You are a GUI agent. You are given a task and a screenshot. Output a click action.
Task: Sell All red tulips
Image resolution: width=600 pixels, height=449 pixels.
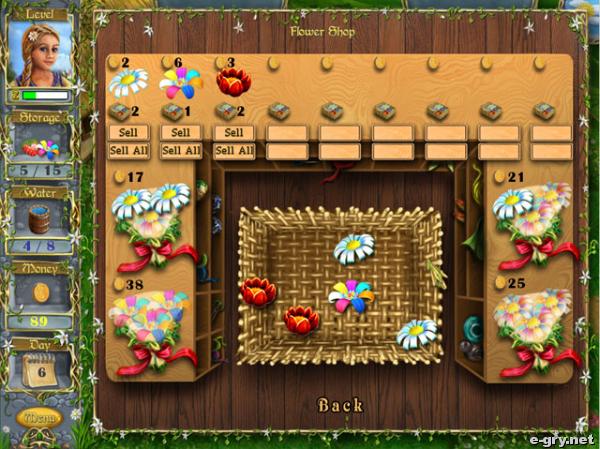pyautogui.click(x=234, y=151)
